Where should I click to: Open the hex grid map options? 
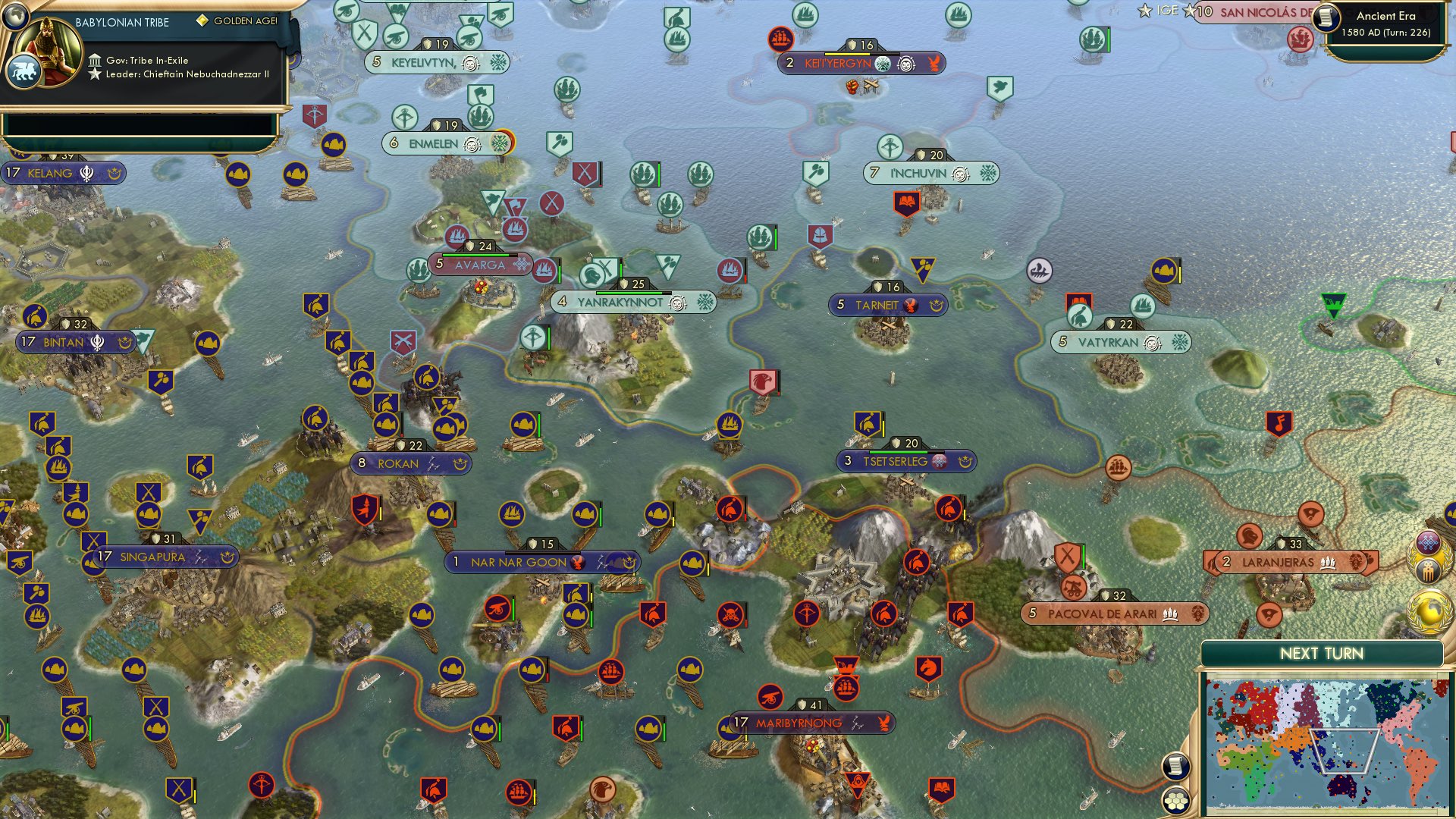(x=1176, y=800)
